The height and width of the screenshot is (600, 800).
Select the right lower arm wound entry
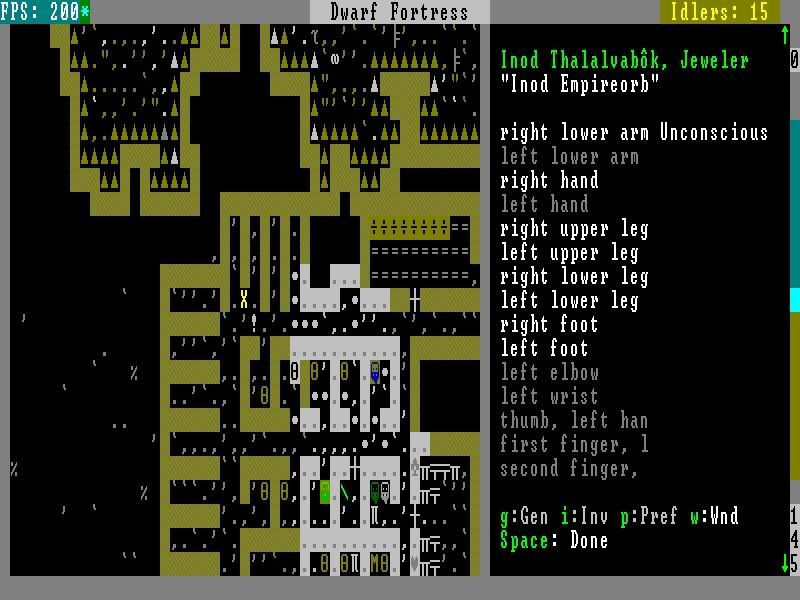[634, 133]
